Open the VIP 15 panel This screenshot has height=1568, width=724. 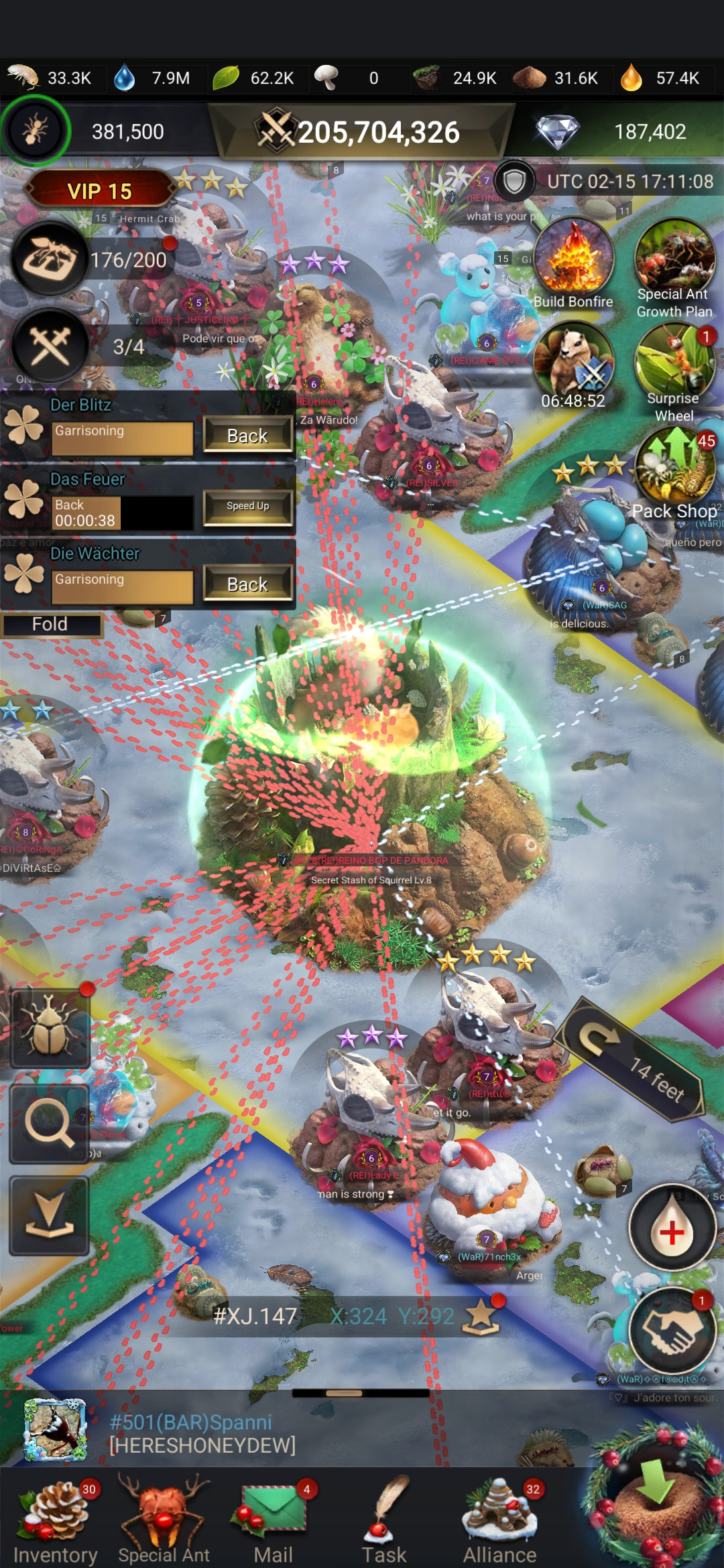tap(99, 191)
